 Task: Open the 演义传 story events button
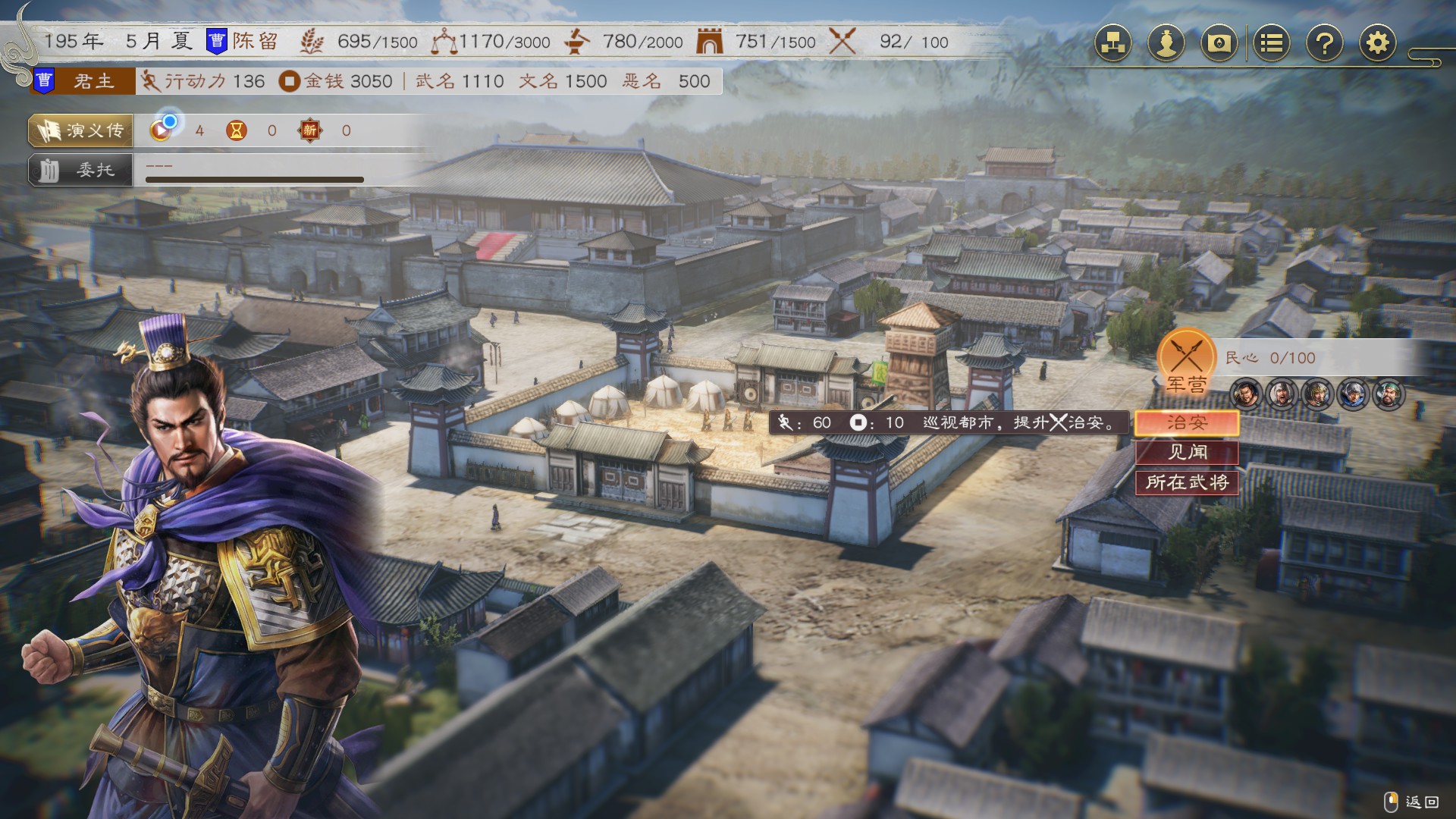pyautogui.click(x=81, y=130)
